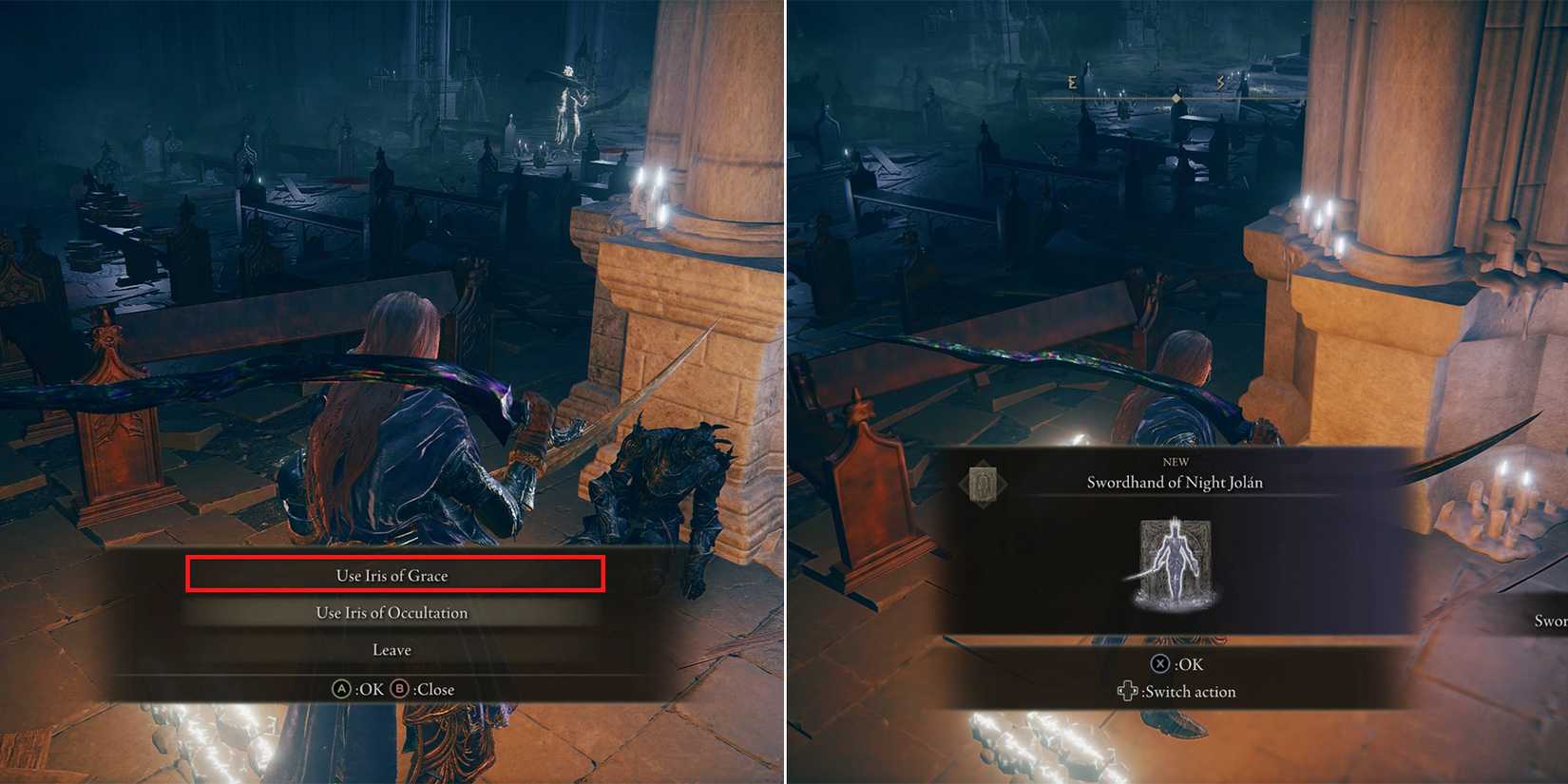
Task: Click the A button OK prompt icon
Action: [342, 689]
